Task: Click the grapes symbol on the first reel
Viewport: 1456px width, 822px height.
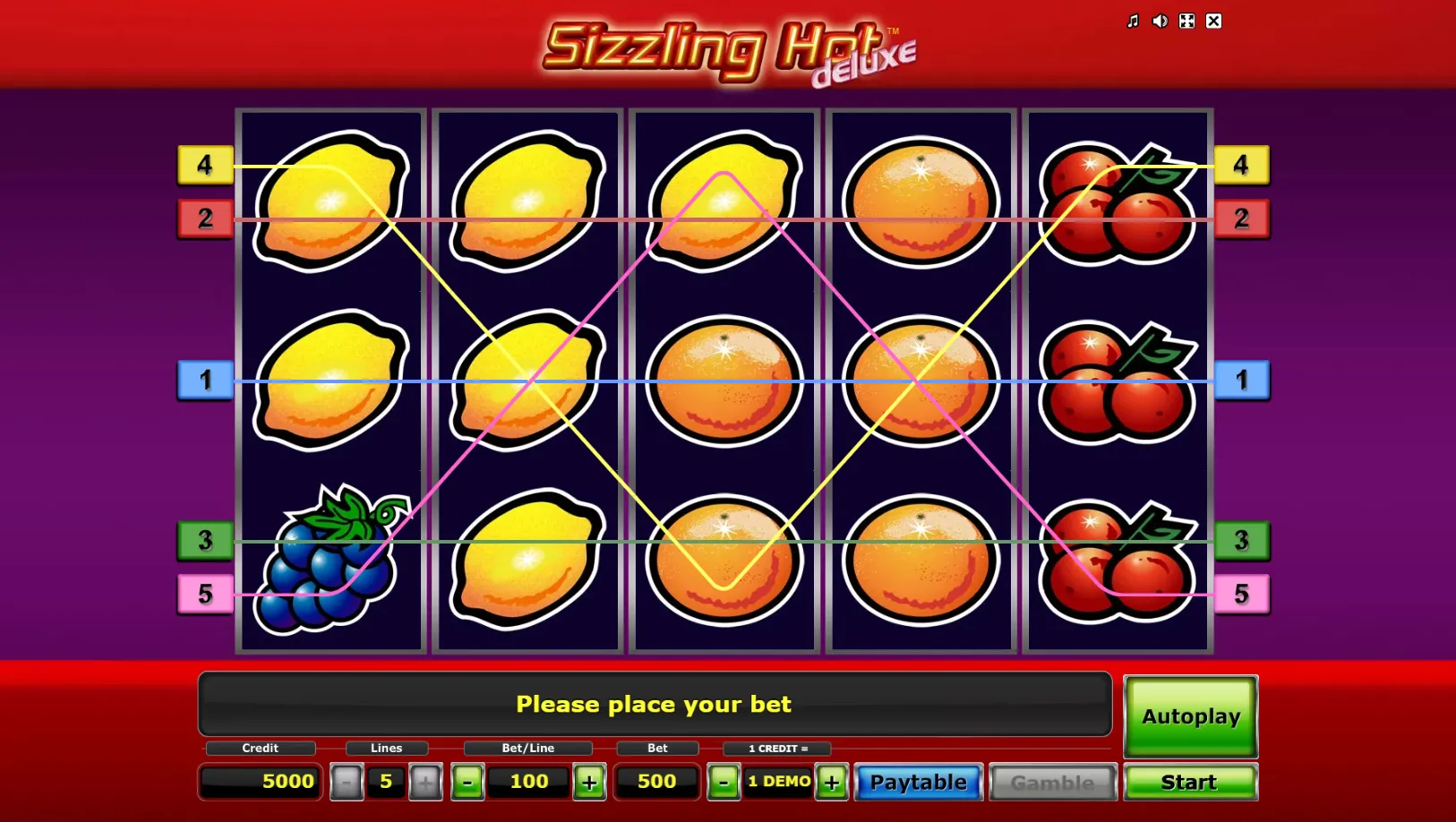Action: (x=331, y=560)
